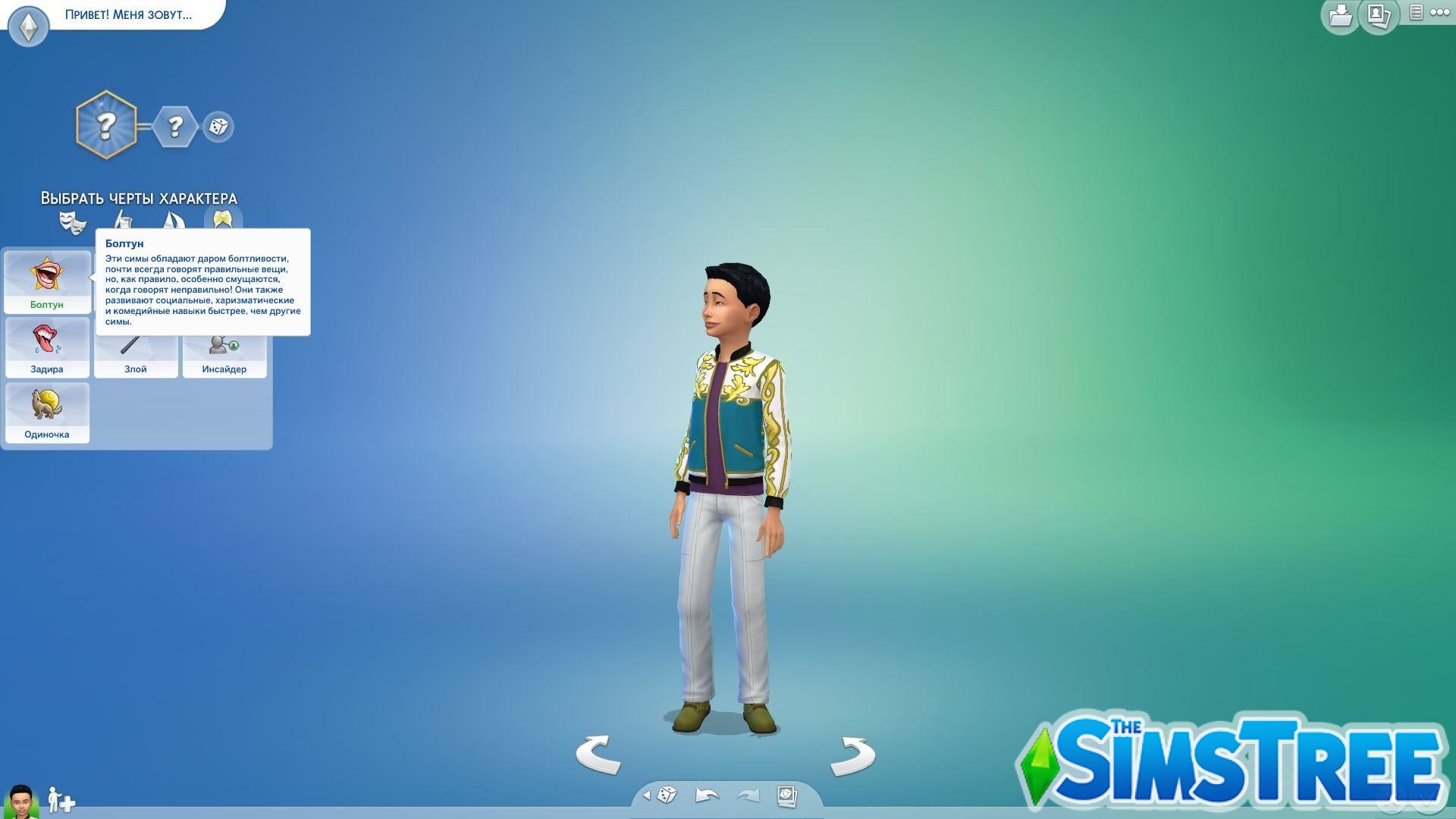Select the flask hobby trait category icon
The height and width of the screenshot is (819, 1456).
[123, 221]
